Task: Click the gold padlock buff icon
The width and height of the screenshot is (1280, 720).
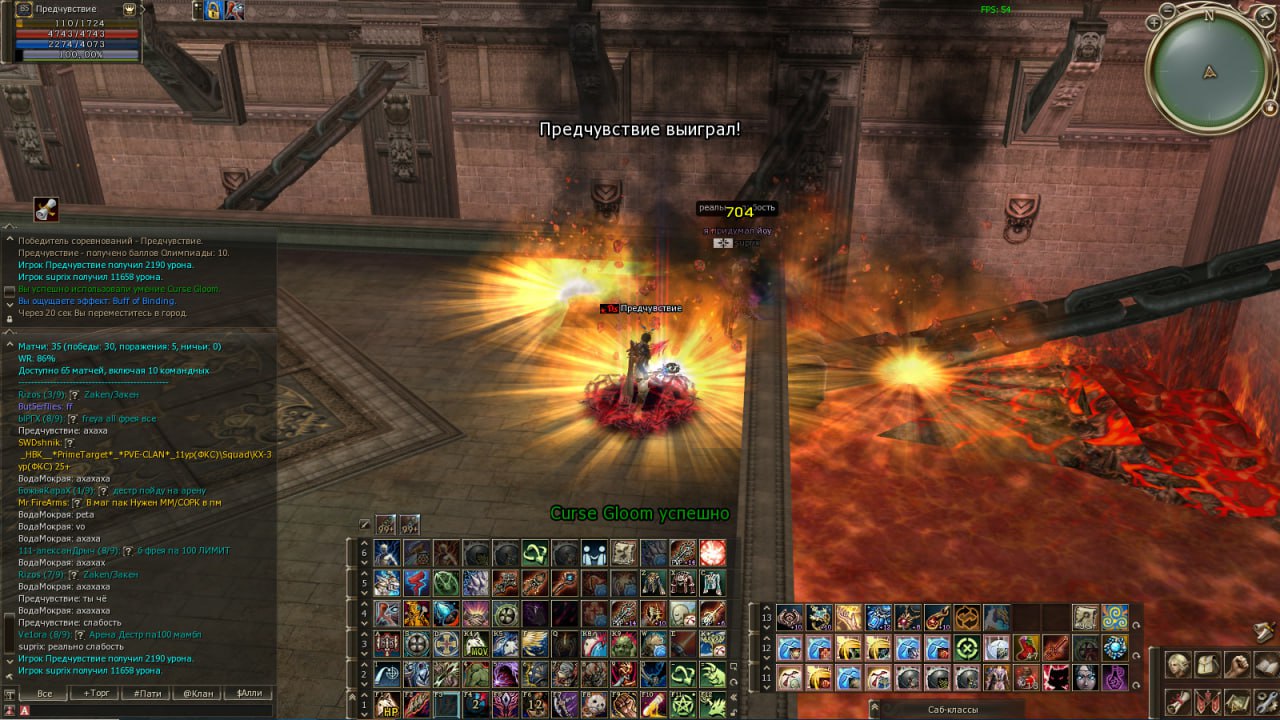Action: (212, 10)
